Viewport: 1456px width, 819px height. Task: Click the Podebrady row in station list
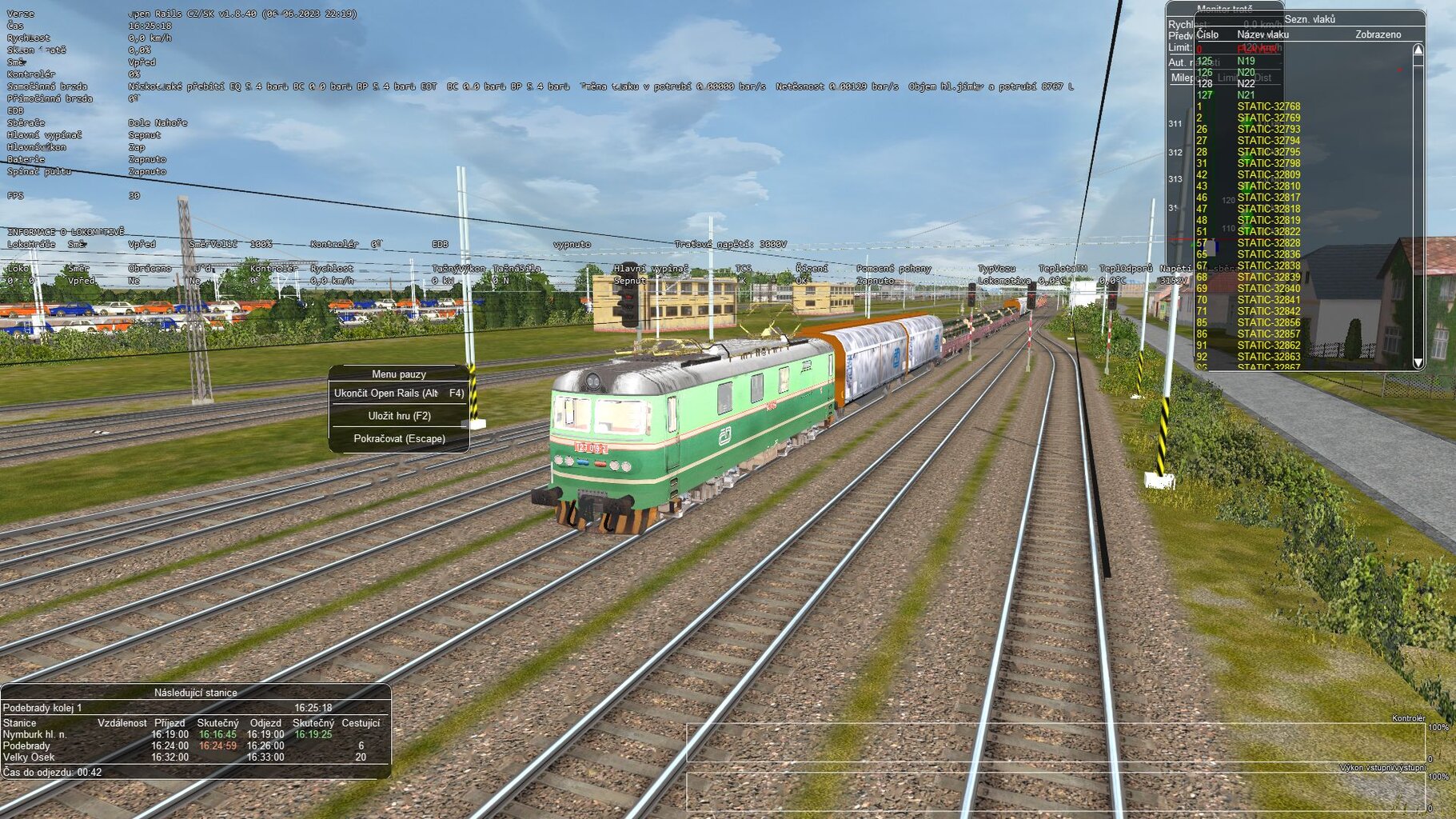point(26,746)
